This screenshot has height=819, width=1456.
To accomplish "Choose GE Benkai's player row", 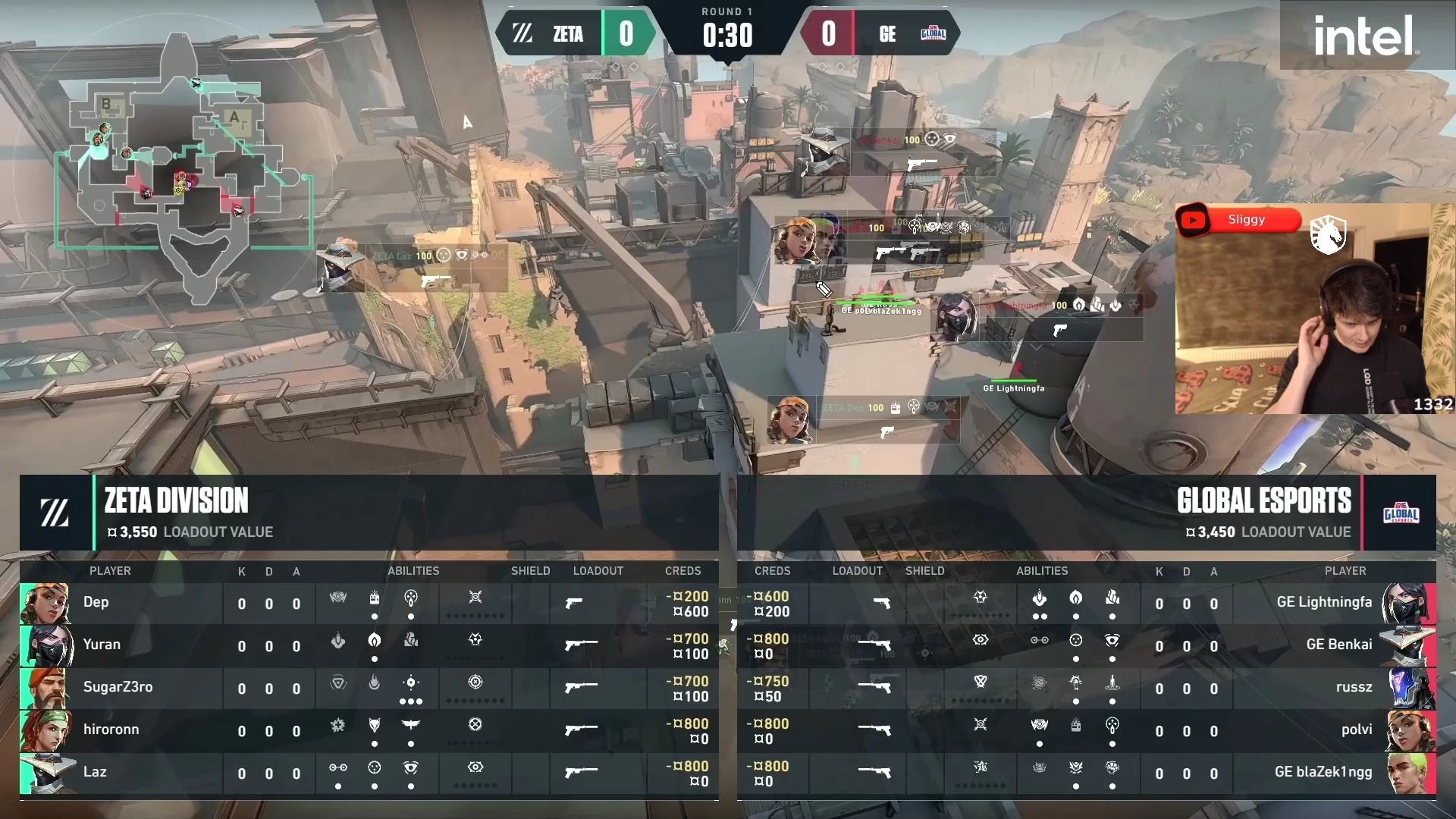I will (1086, 646).
